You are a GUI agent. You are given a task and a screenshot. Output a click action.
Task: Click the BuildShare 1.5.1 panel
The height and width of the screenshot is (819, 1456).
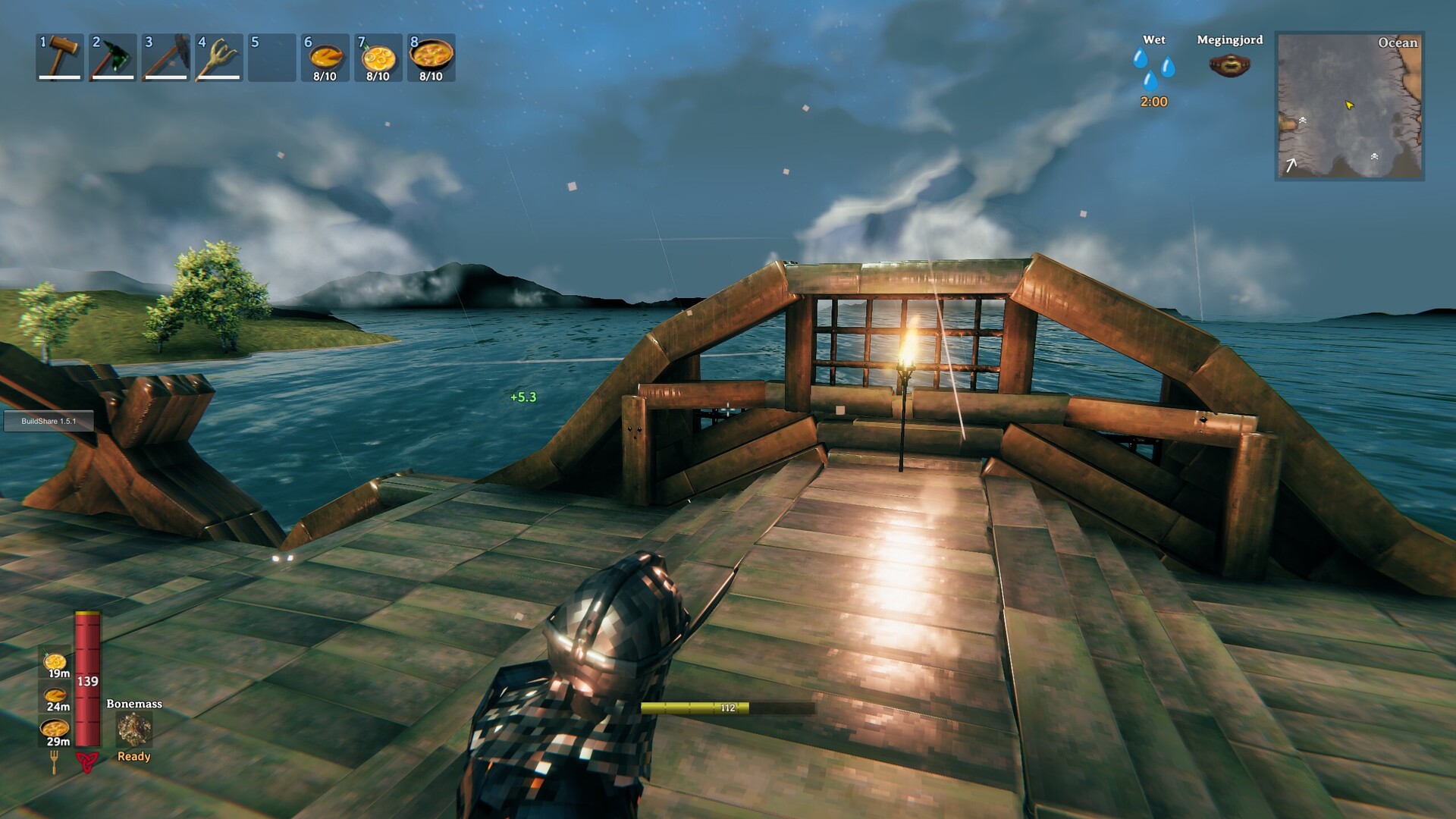coord(48,421)
